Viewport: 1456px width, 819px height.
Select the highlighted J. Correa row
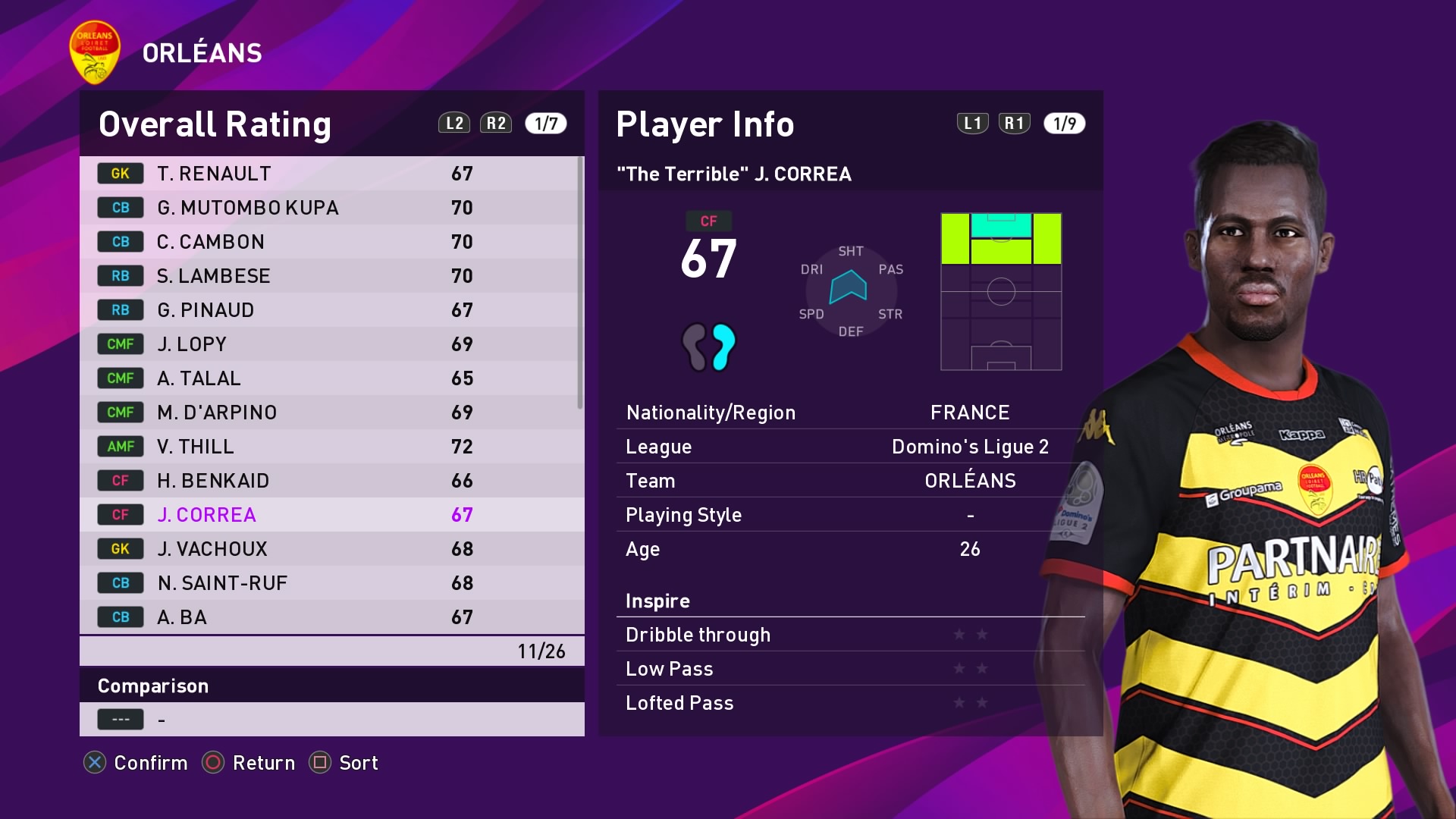click(331, 515)
